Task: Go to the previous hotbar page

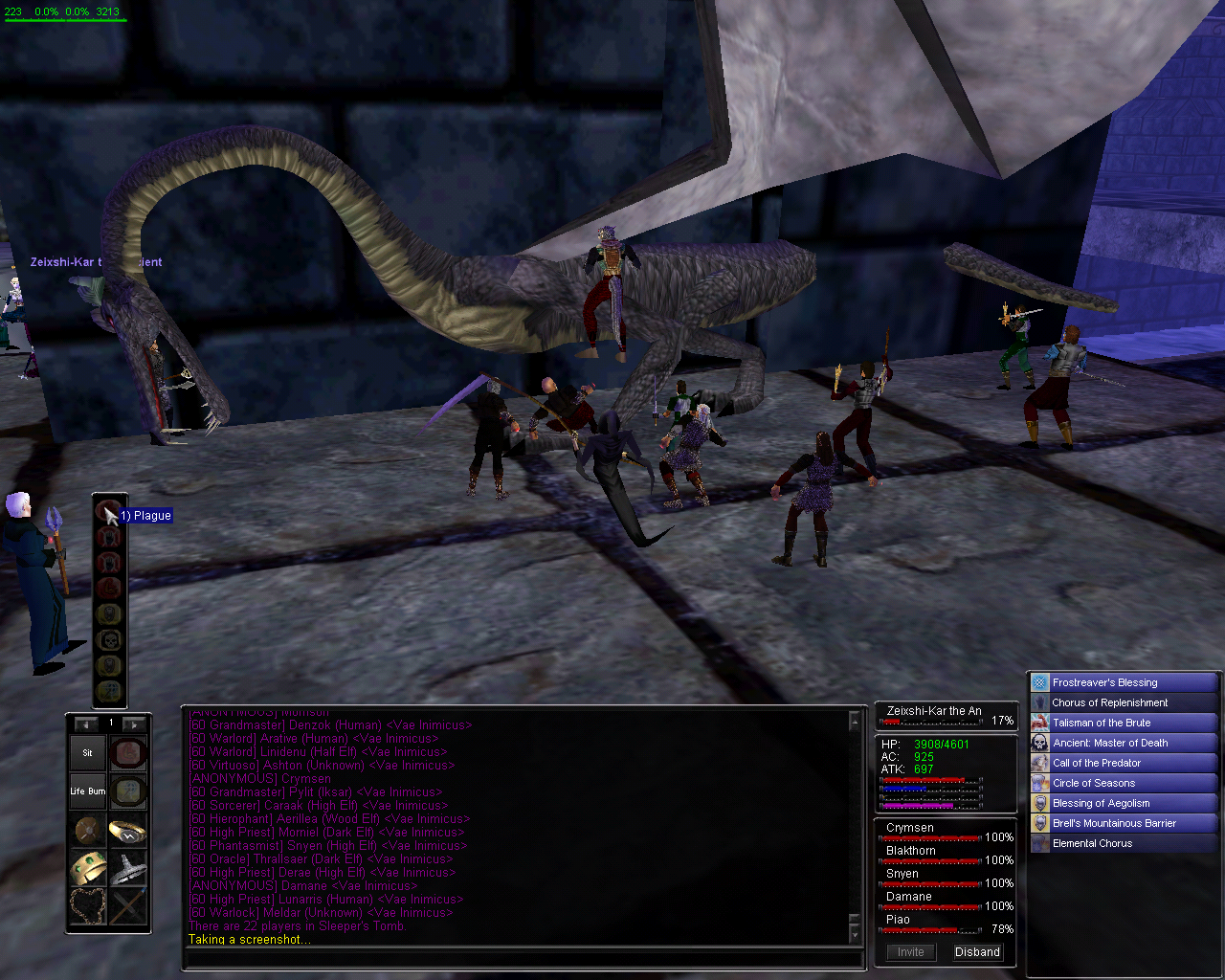Action: click(x=87, y=724)
